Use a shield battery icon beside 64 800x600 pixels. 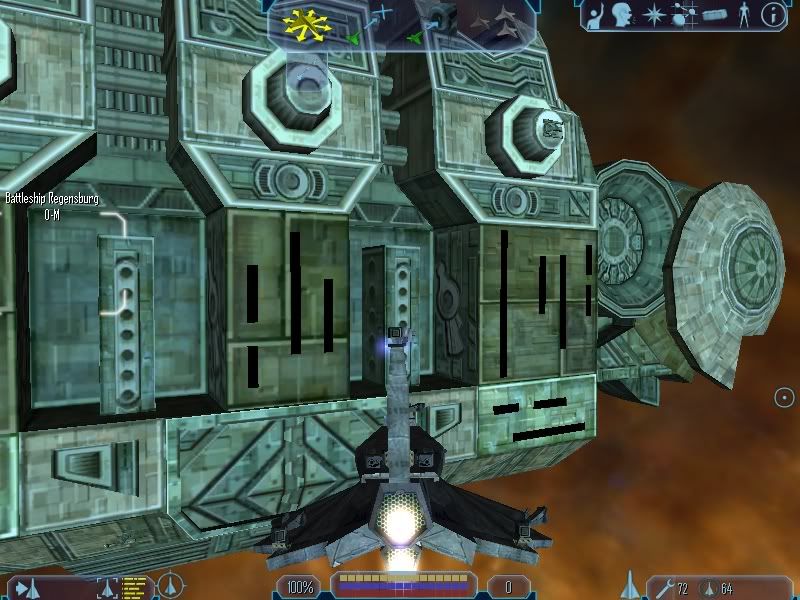pos(709,587)
